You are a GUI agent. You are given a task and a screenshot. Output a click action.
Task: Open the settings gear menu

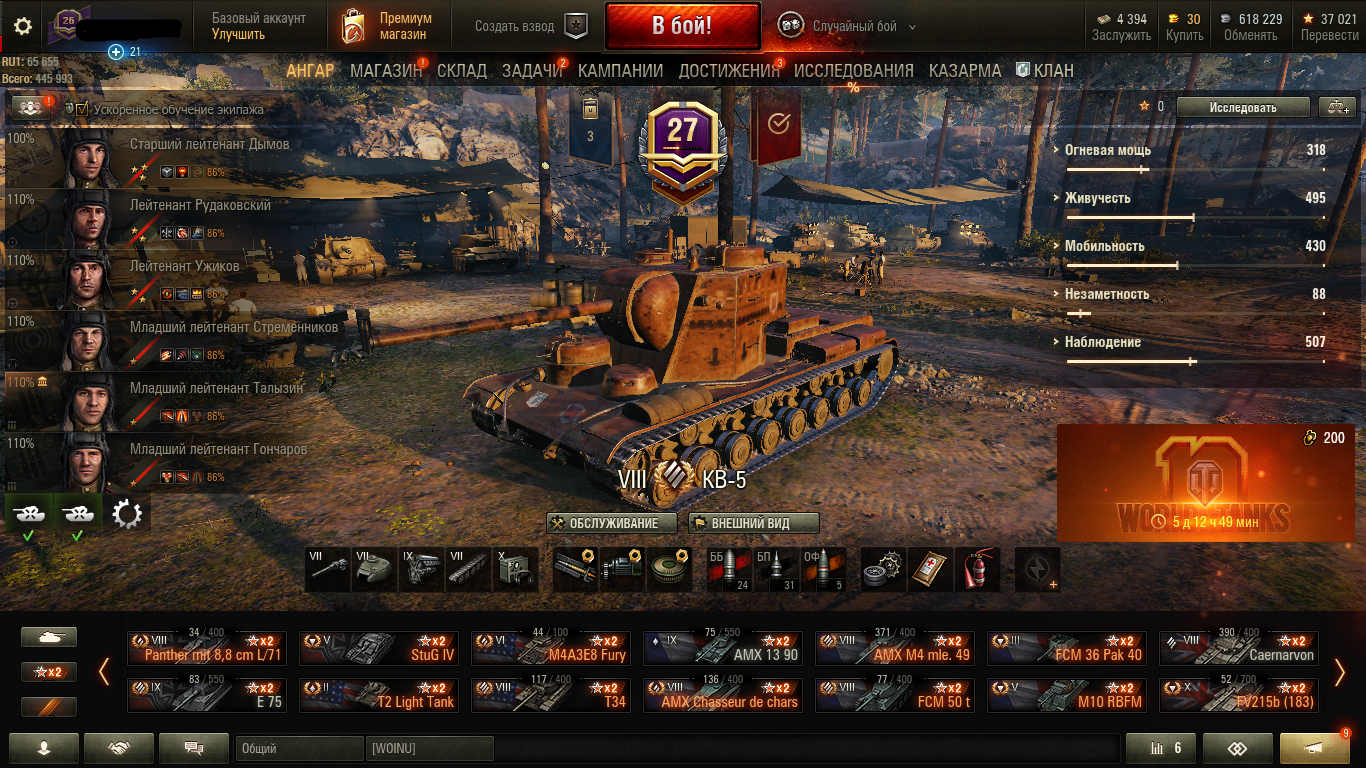(23, 27)
